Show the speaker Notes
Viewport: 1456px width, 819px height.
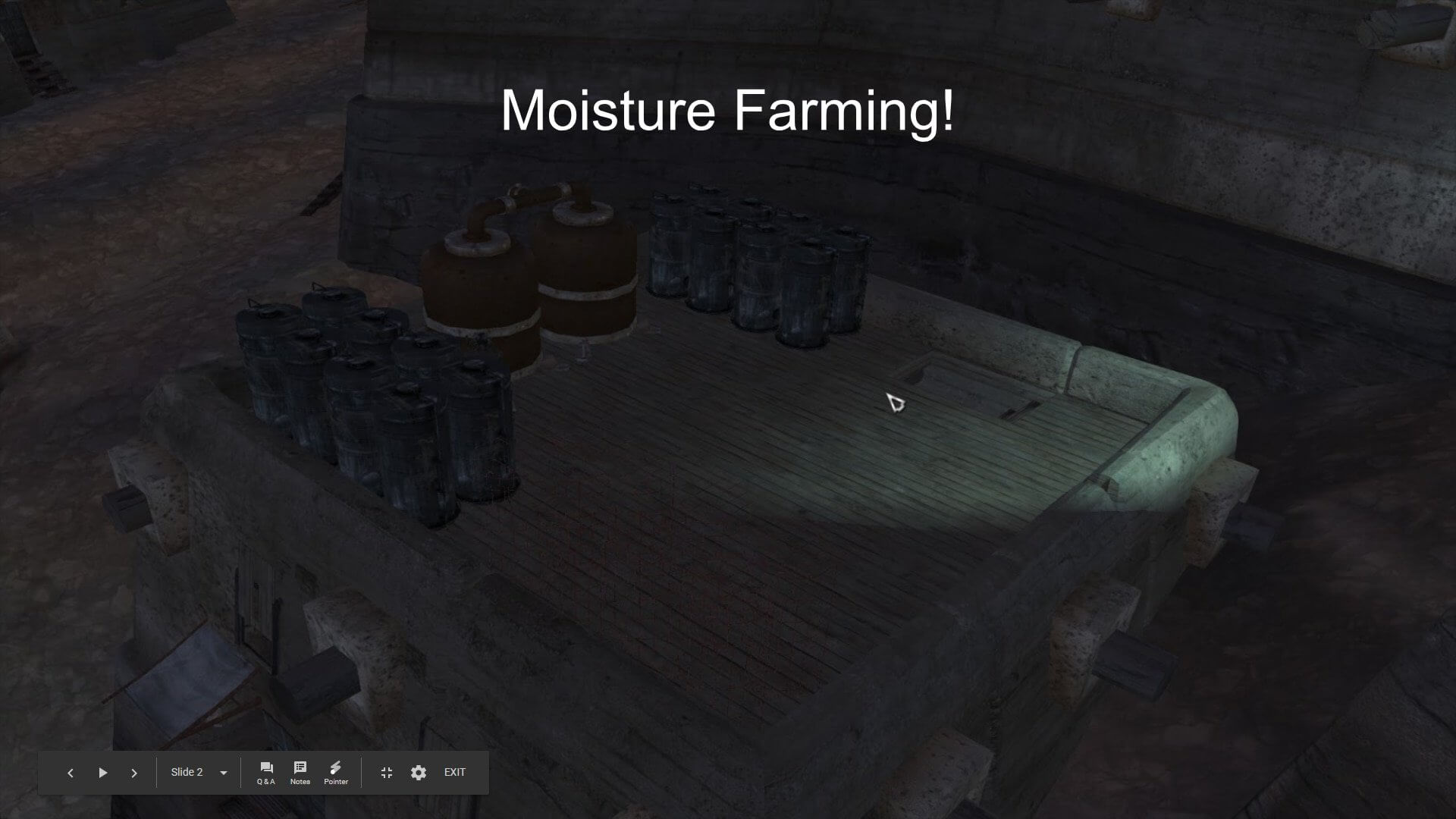click(300, 773)
